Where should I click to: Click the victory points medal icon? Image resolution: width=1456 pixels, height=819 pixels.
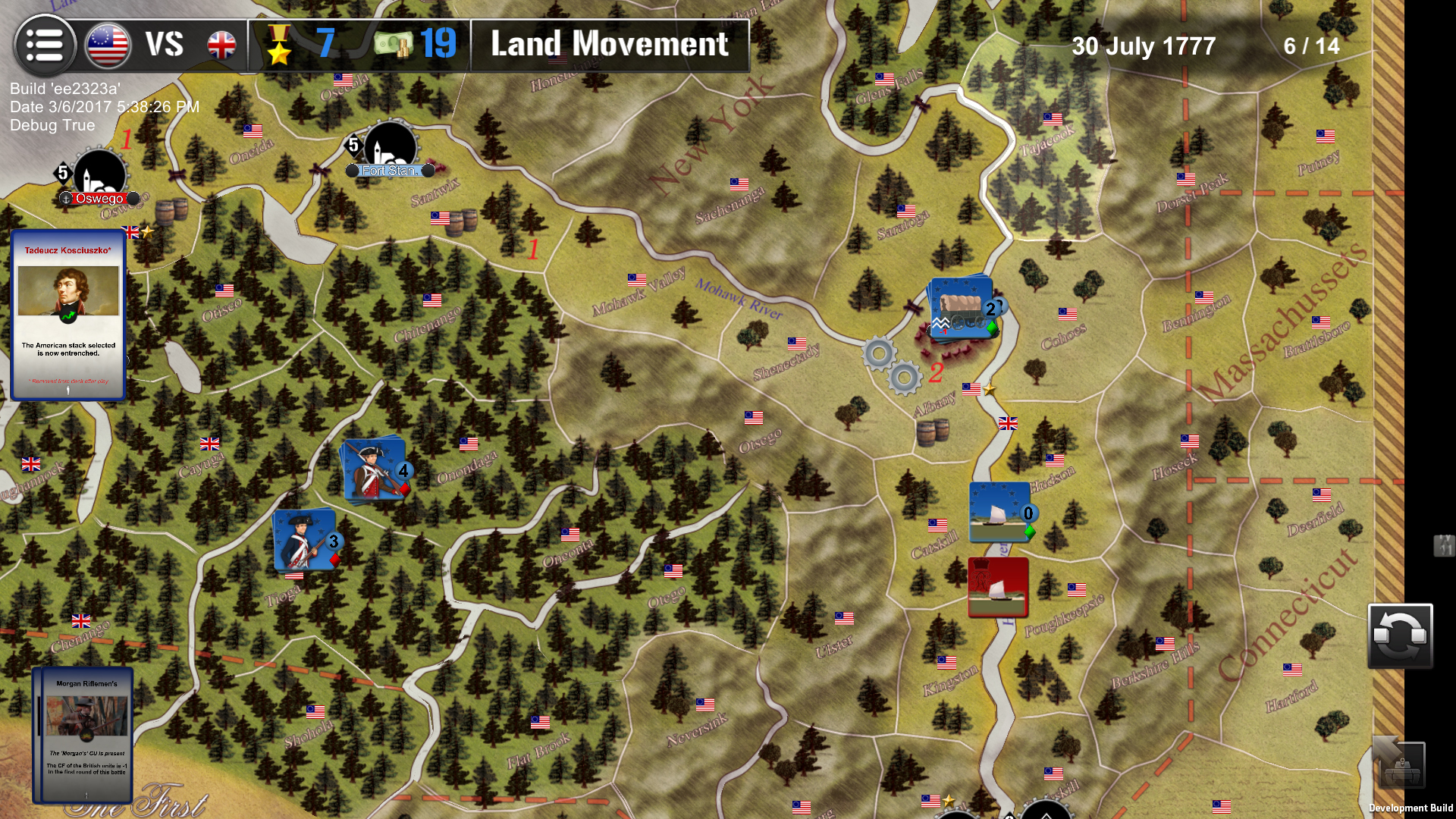click(x=280, y=45)
